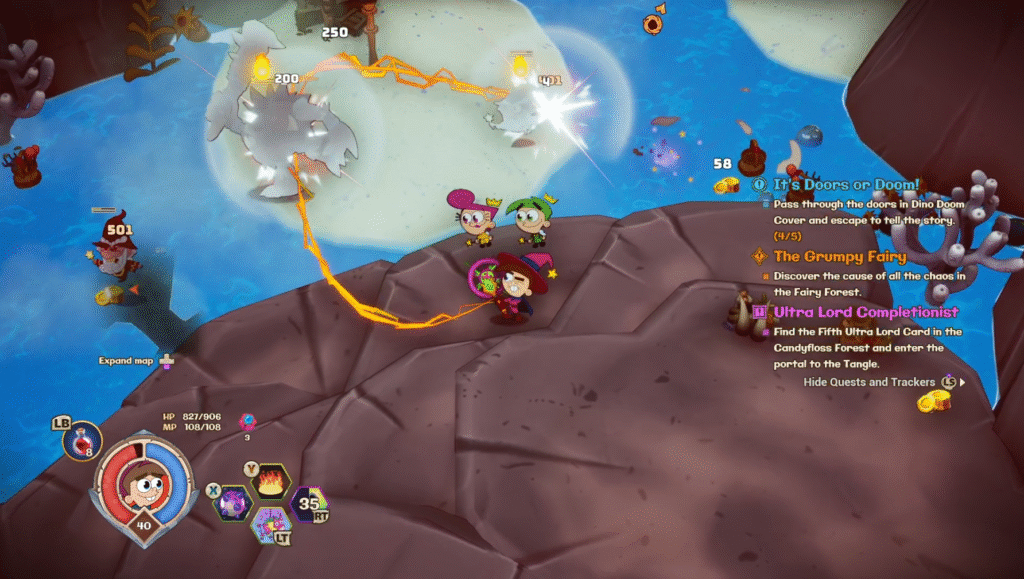Select the Ultra Lord Completionist tracker

tap(866, 312)
